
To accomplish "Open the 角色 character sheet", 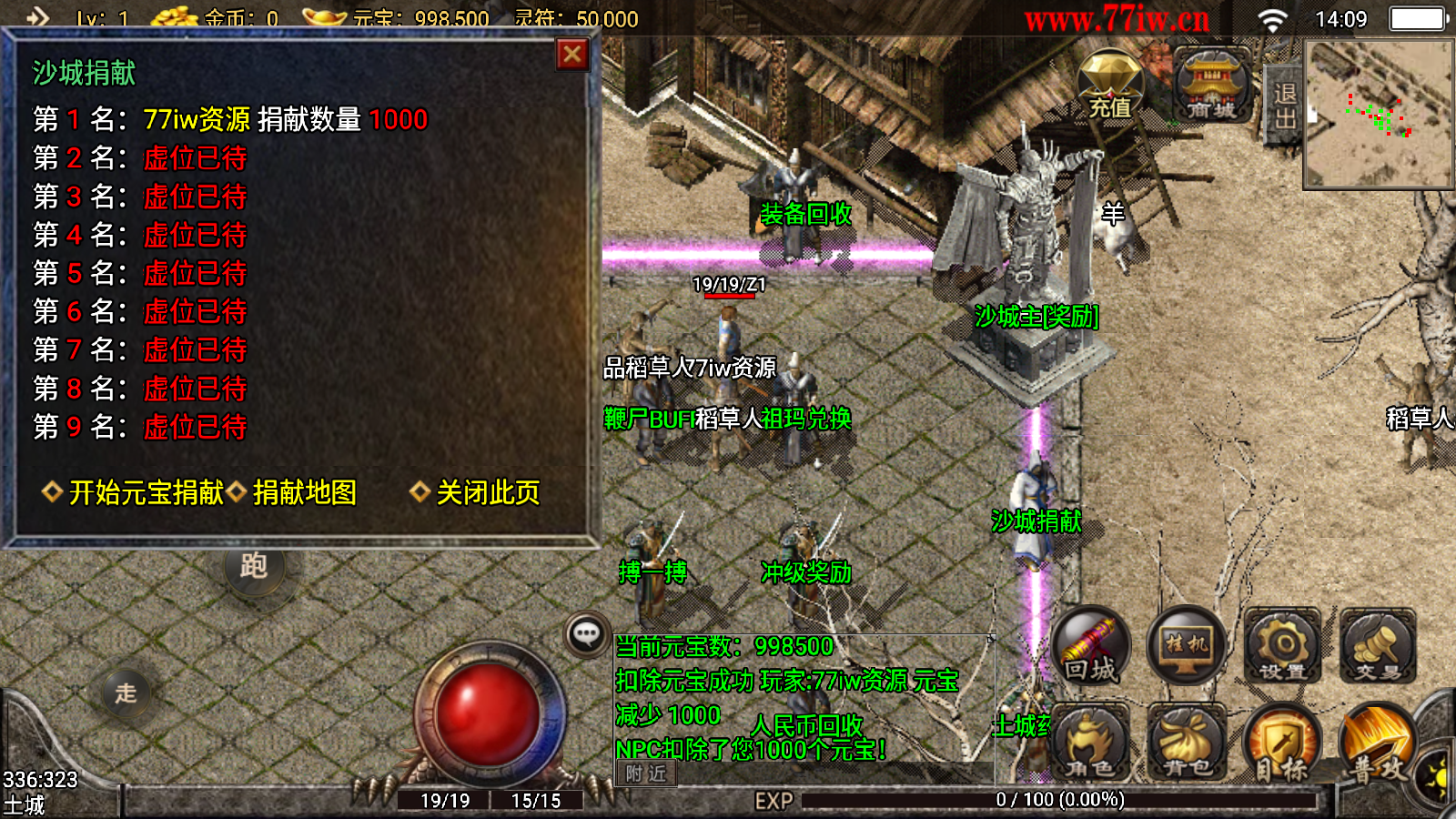I will click(1091, 743).
